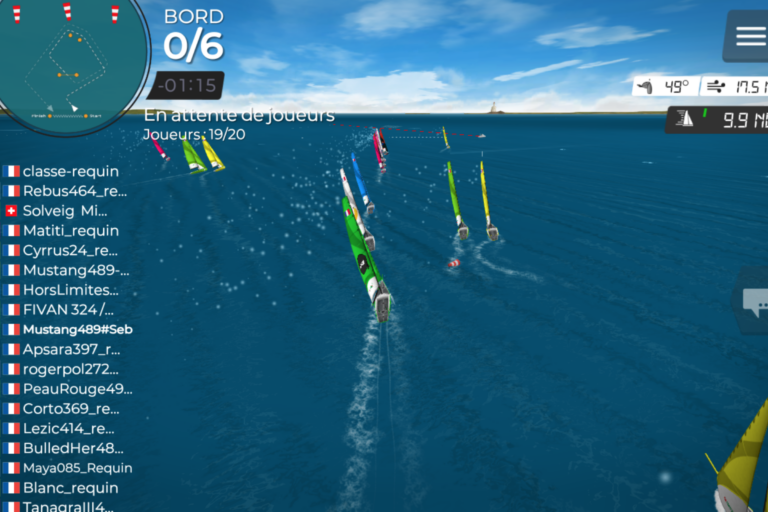
Task: Open the chat speech bubble panel
Action: tap(755, 300)
